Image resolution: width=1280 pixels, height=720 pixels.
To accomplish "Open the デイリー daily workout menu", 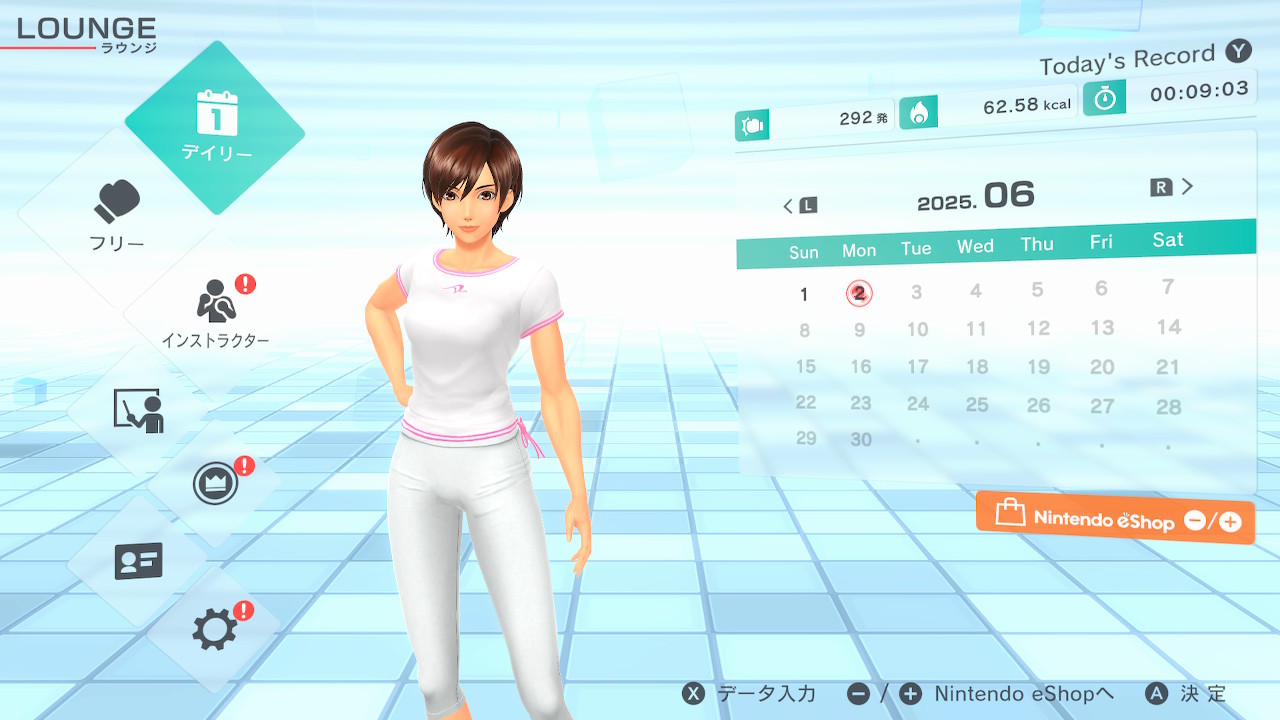I will pos(216,126).
